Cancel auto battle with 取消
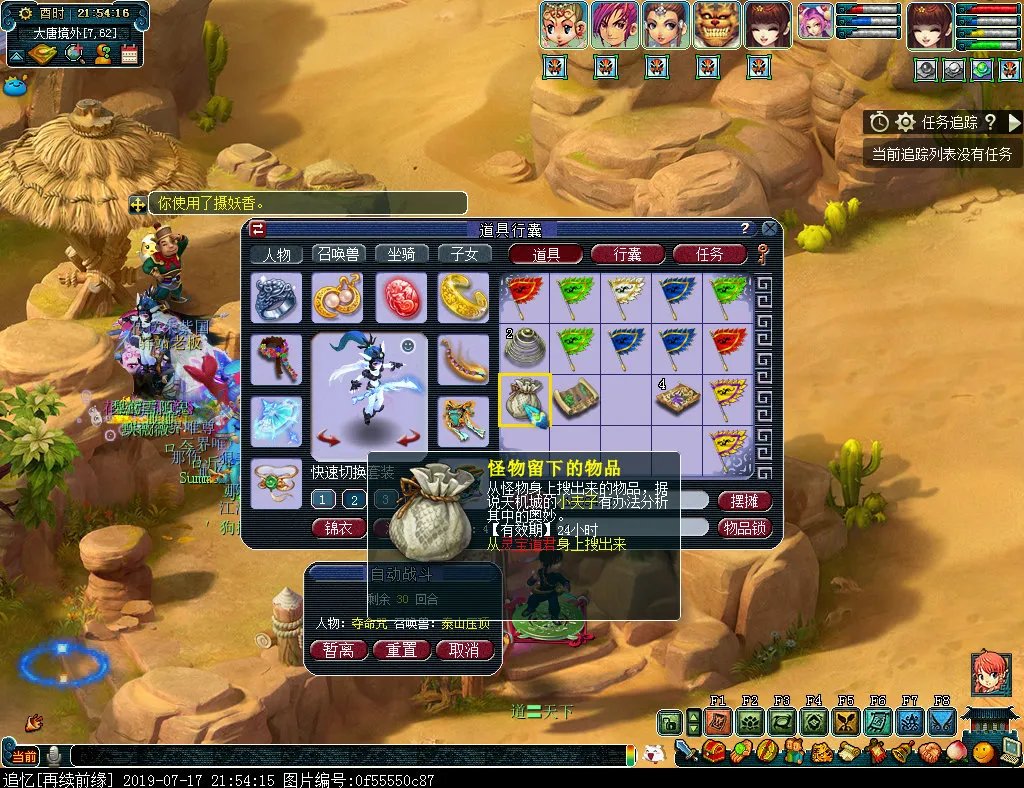This screenshot has width=1024, height=788. (x=464, y=650)
